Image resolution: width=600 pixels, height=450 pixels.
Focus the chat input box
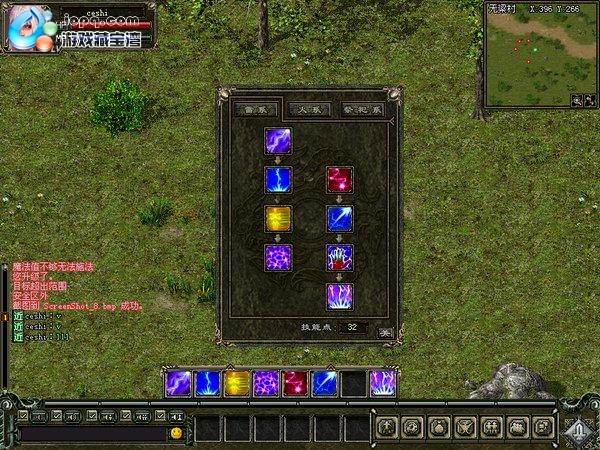[x=92, y=433]
